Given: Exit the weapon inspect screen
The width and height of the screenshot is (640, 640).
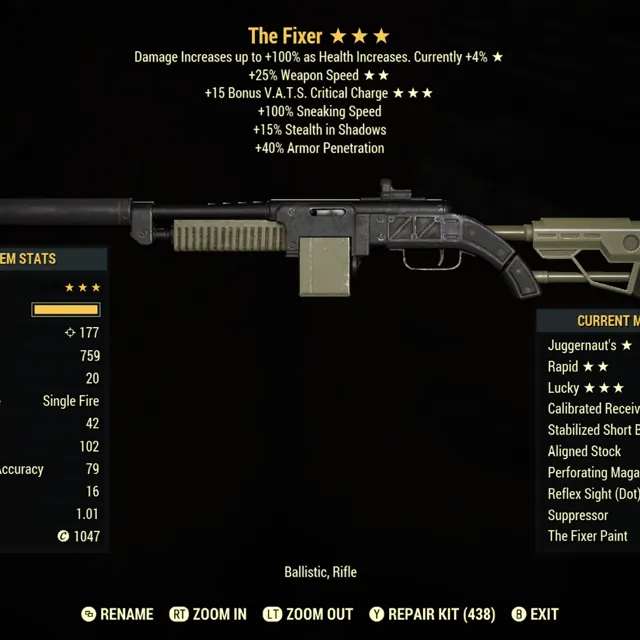Looking at the screenshot, I should 535,614.
